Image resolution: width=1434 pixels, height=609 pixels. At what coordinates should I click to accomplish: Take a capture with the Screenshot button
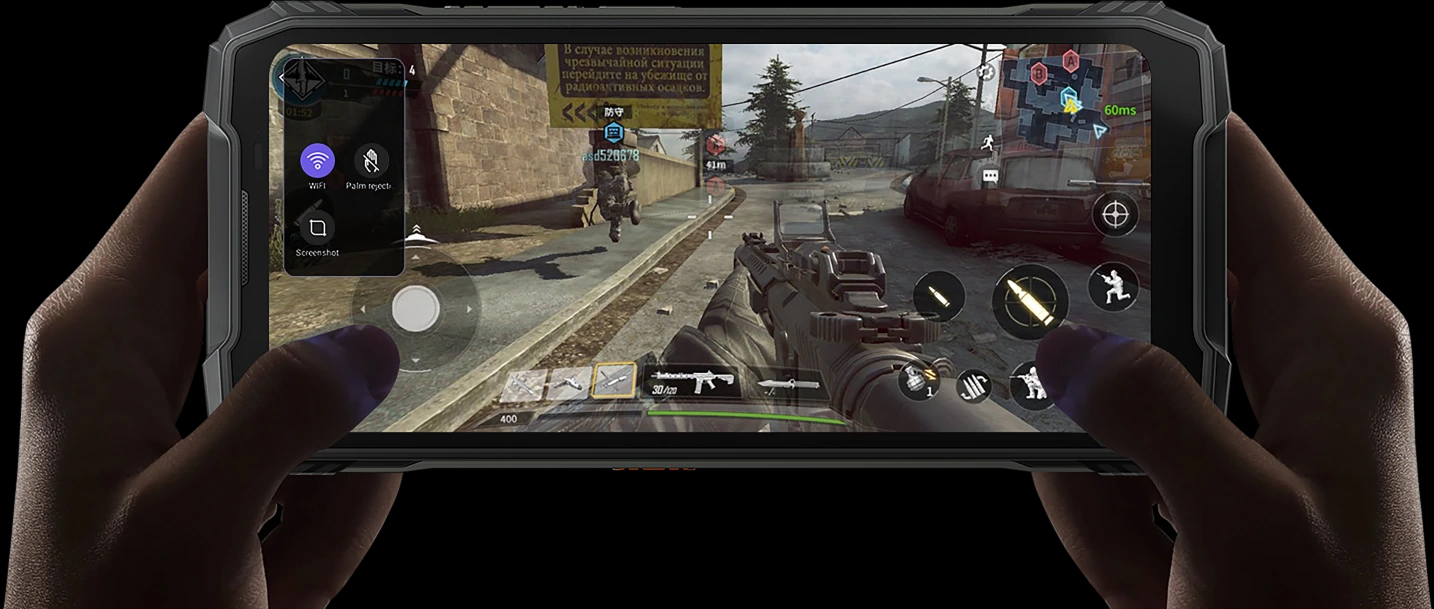point(317,228)
